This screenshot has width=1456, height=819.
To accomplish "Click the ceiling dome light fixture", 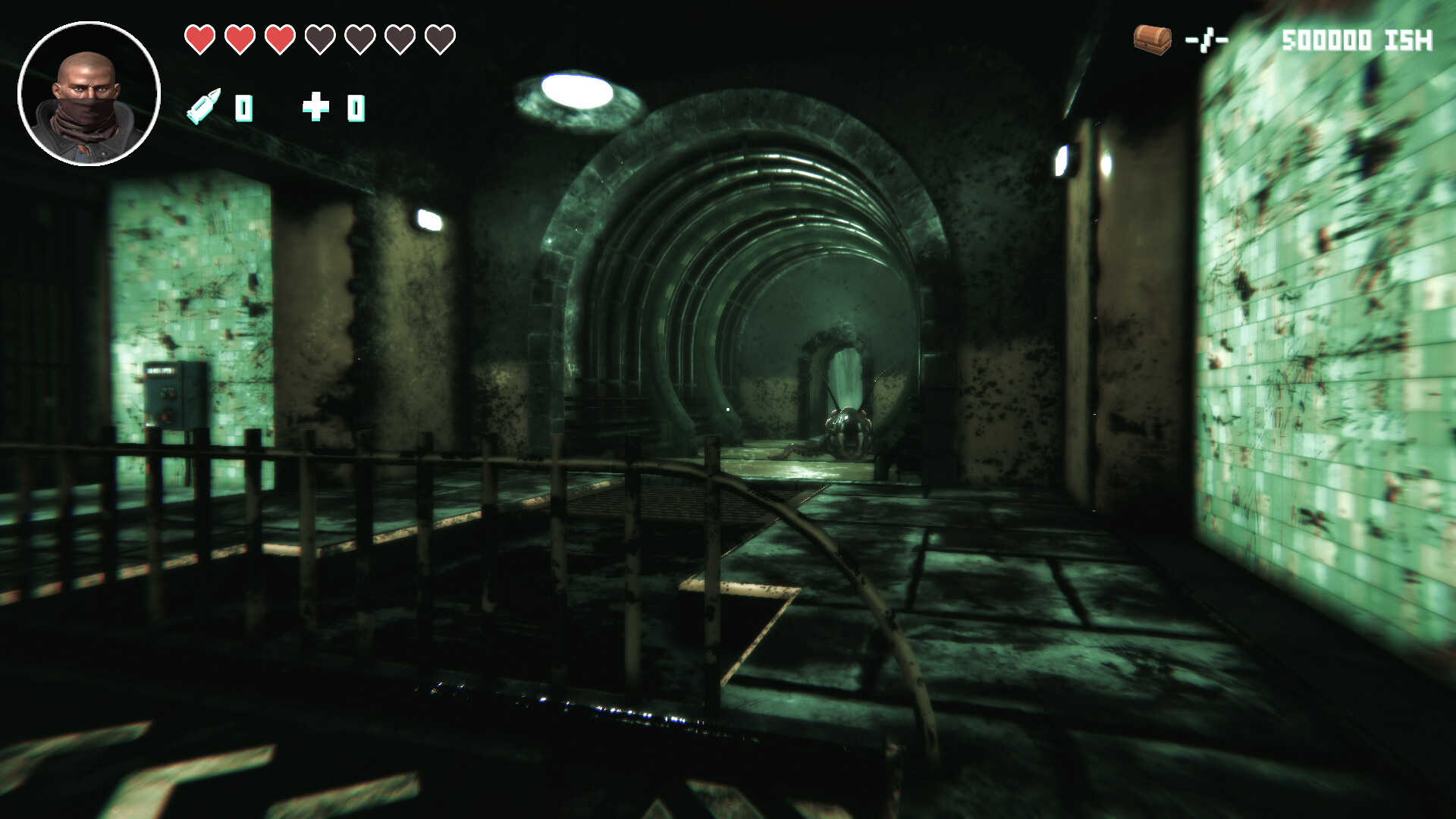I will pyautogui.click(x=579, y=89).
